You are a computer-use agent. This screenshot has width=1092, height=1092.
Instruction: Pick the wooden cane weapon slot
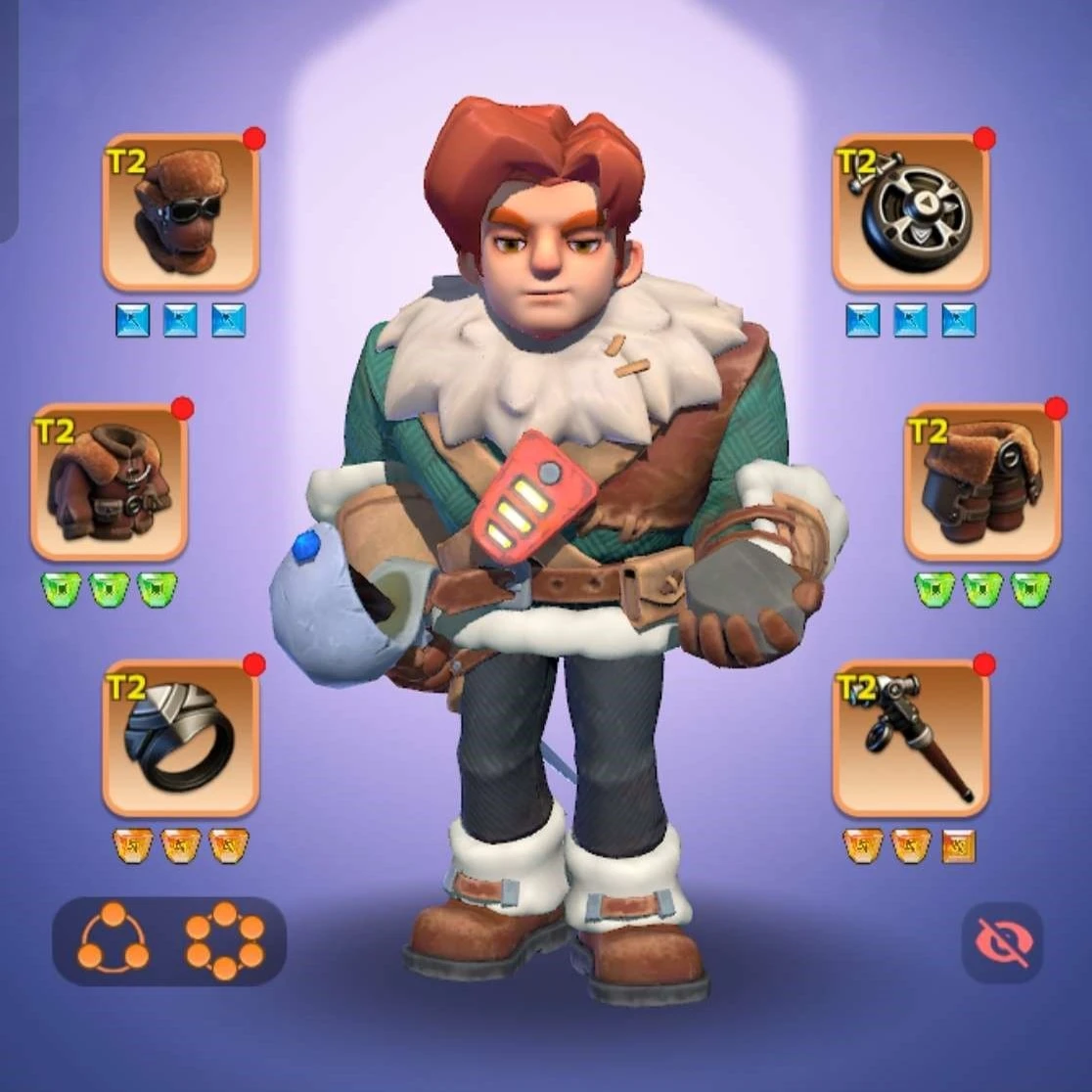click(911, 739)
